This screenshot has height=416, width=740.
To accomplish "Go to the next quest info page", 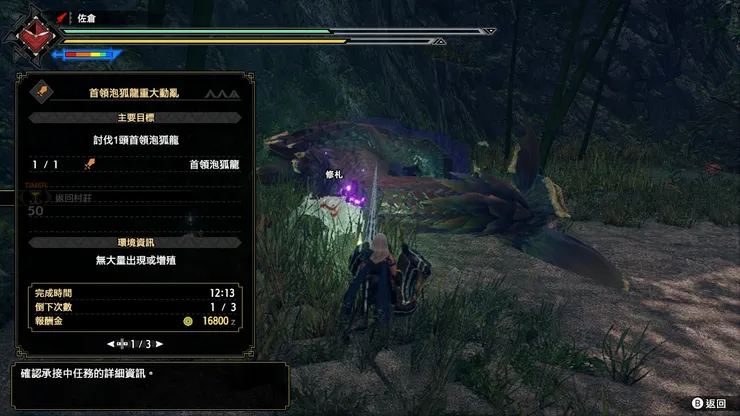I will tap(159, 344).
